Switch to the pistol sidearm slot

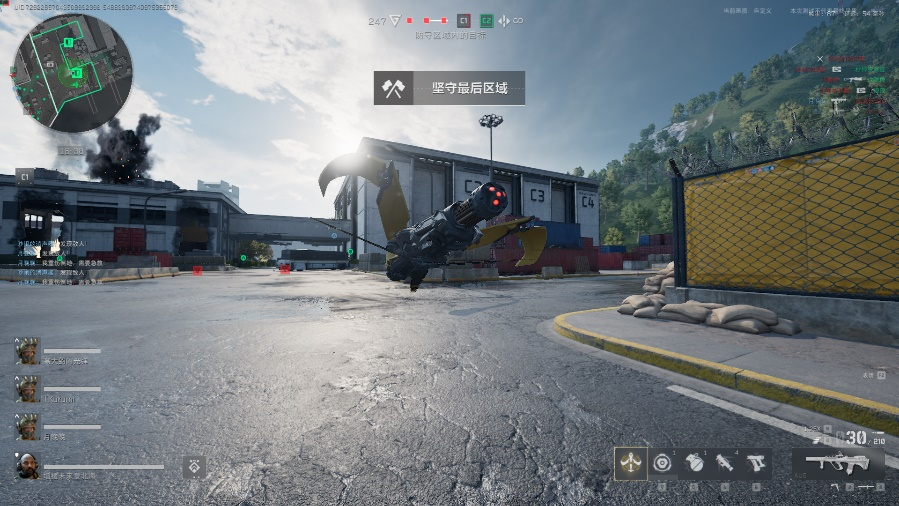click(756, 462)
